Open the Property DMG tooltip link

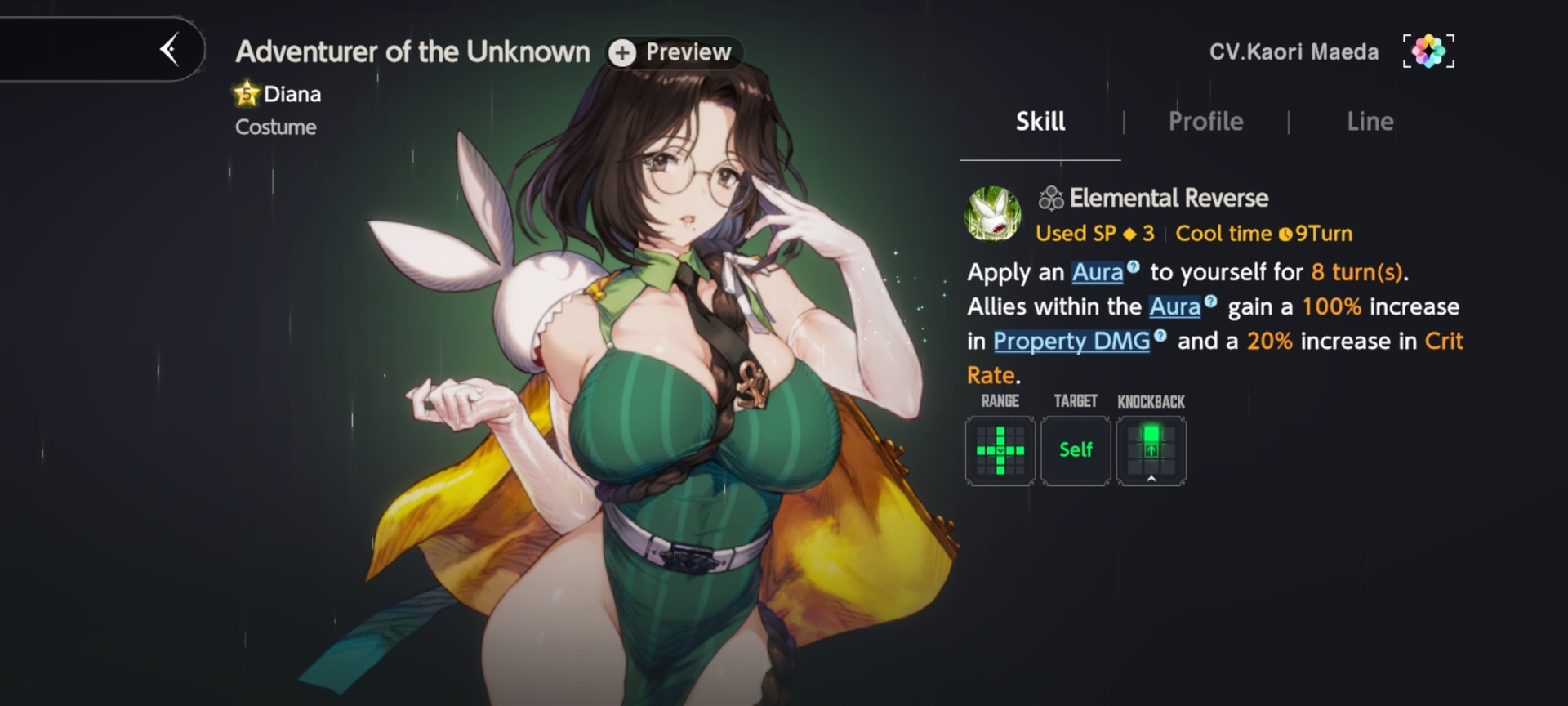tap(1071, 341)
